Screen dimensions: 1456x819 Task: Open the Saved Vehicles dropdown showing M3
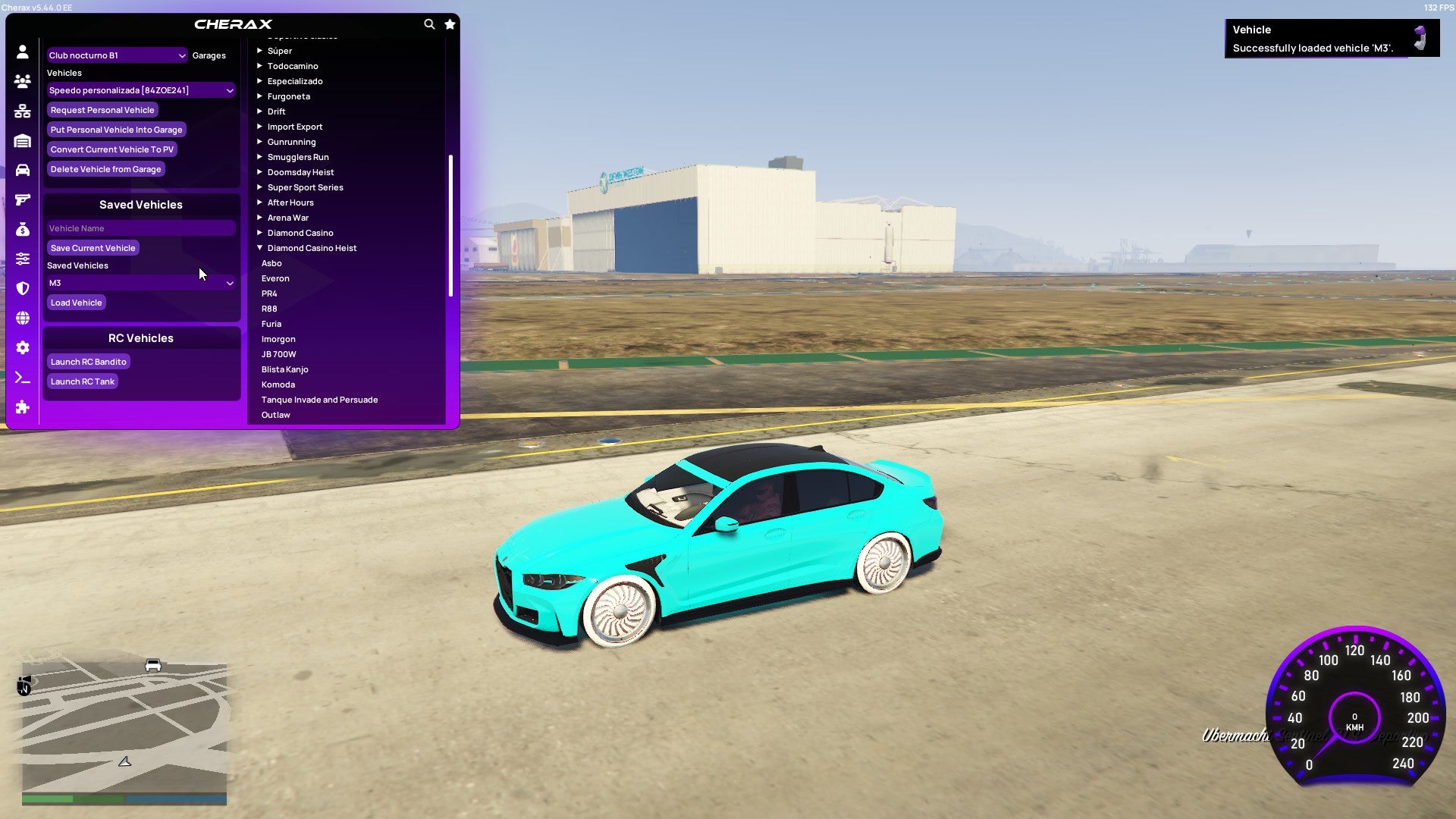pos(140,282)
